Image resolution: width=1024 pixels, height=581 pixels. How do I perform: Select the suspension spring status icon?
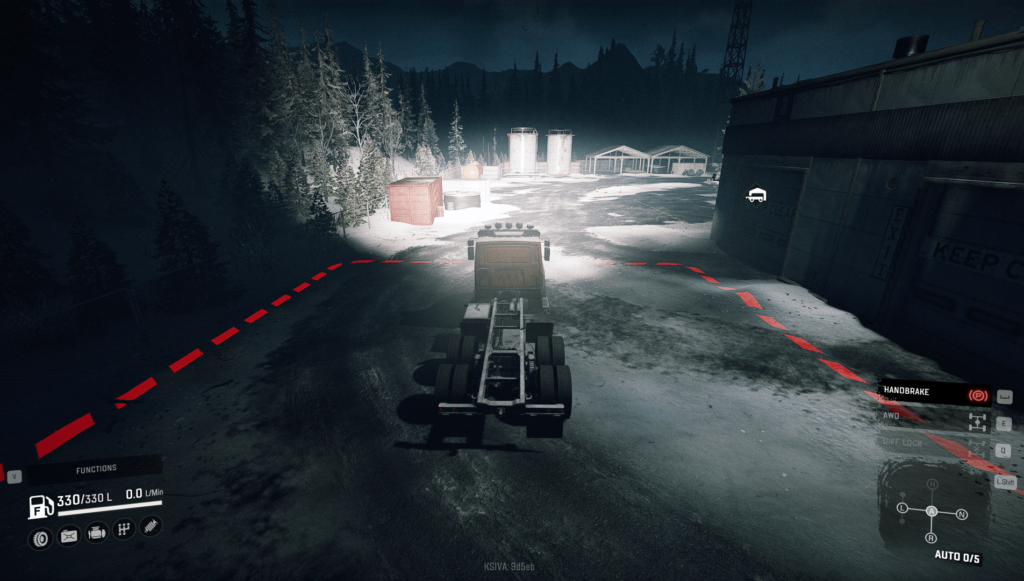pos(151,525)
